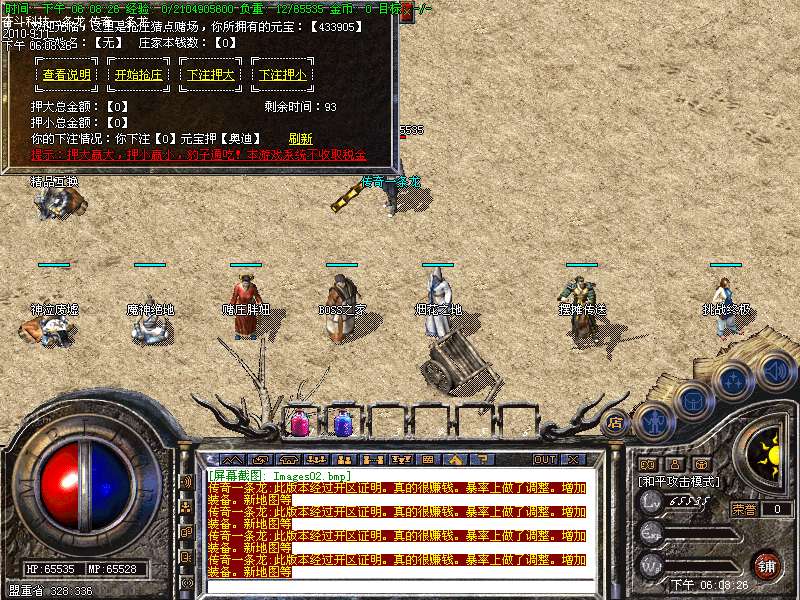Click the X button on chat toolbar
The height and width of the screenshot is (600, 800).
pyautogui.click(x=572, y=459)
